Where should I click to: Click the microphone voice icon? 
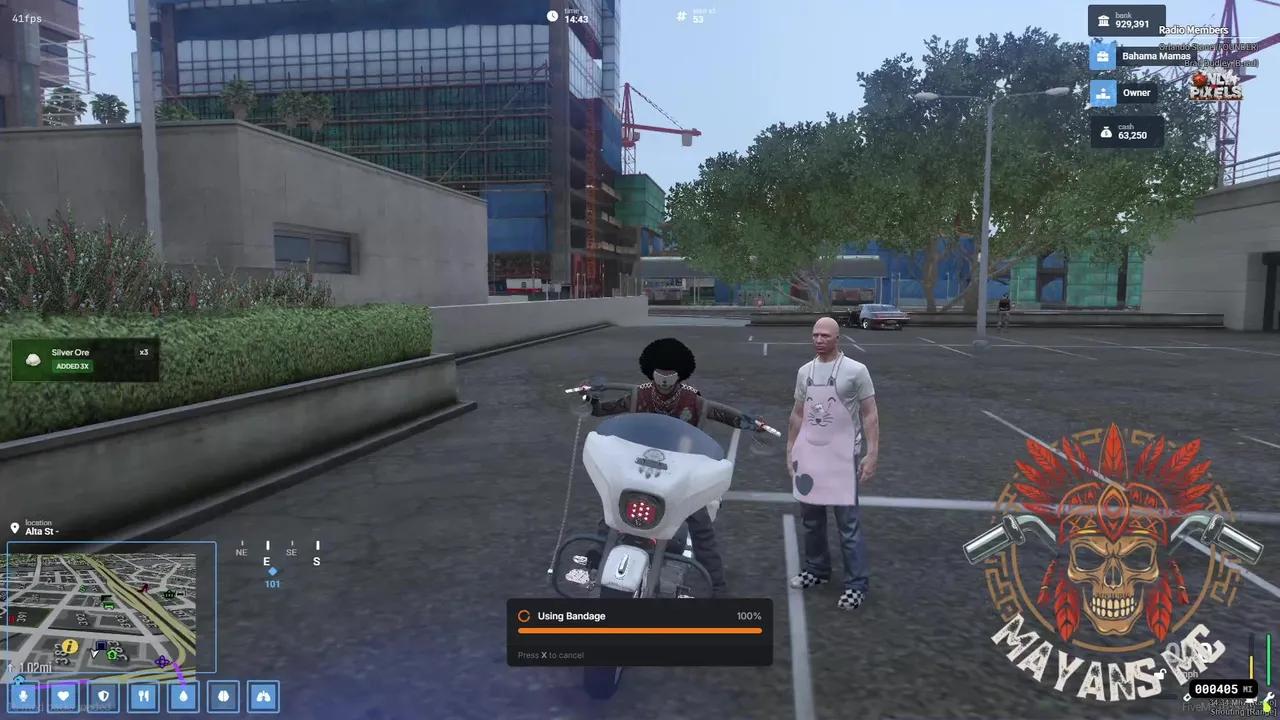click(23, 697)
